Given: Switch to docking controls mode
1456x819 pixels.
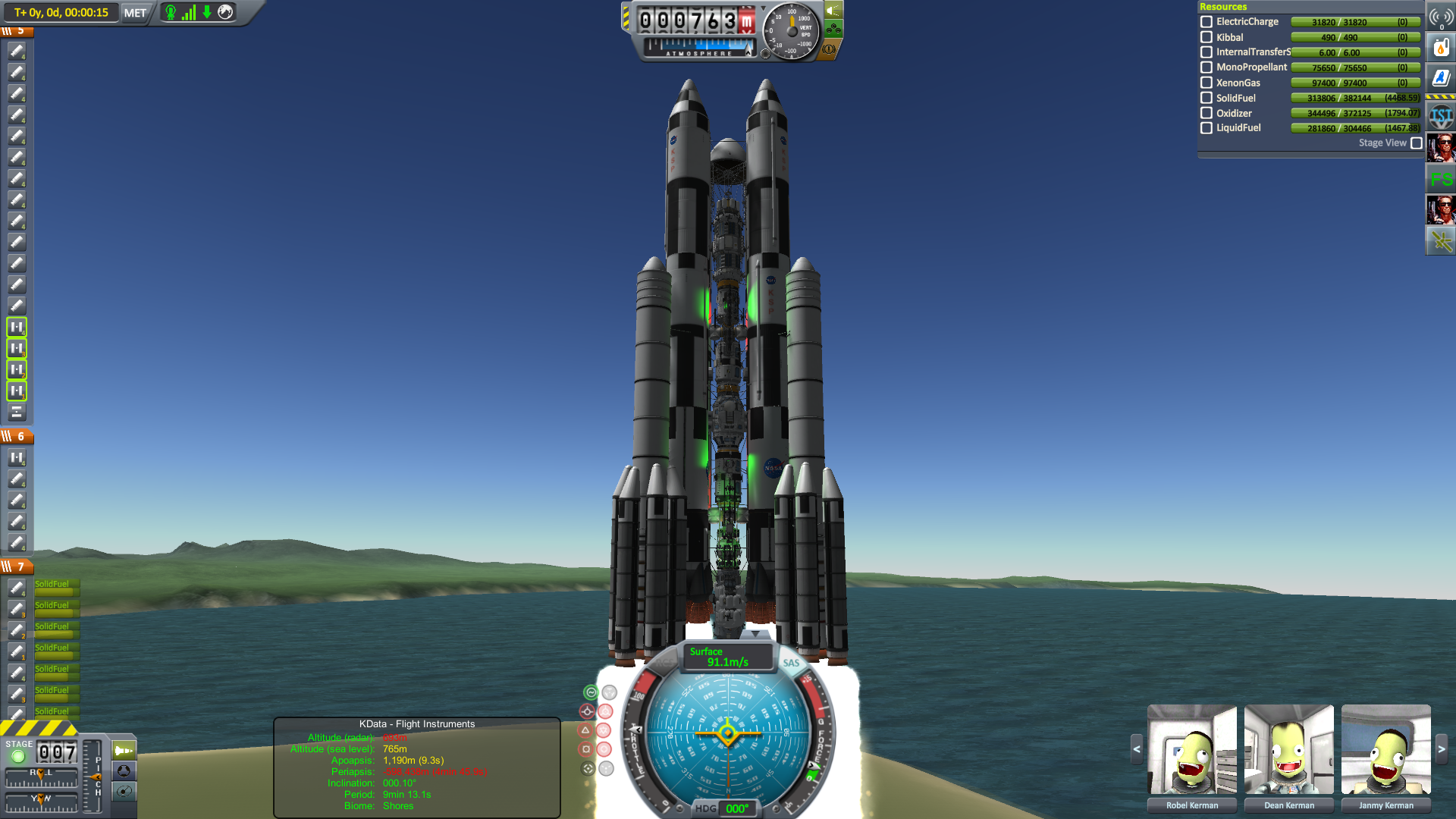Looking at the screenshot, I should click(x=124, y=771).
